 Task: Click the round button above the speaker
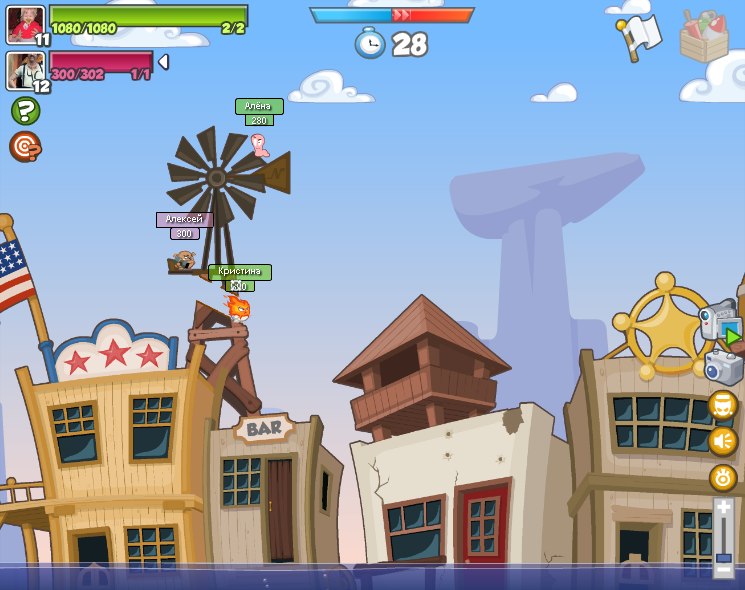(723, 405)
